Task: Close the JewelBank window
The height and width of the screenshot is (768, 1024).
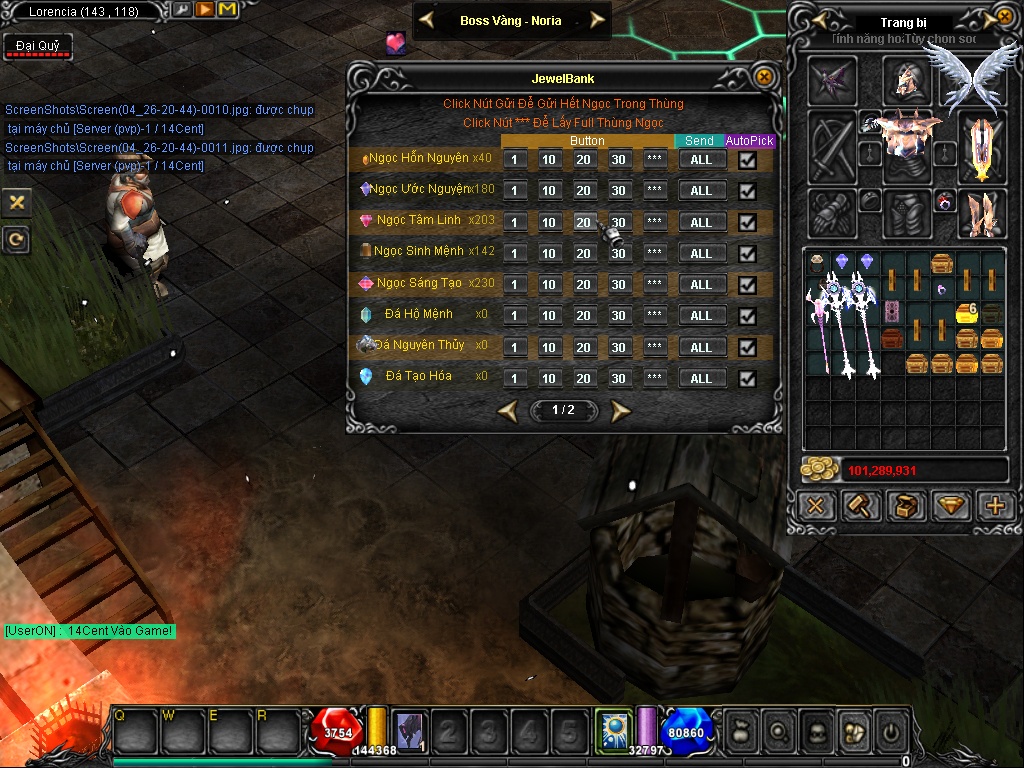Action: [x=764, y=77]
